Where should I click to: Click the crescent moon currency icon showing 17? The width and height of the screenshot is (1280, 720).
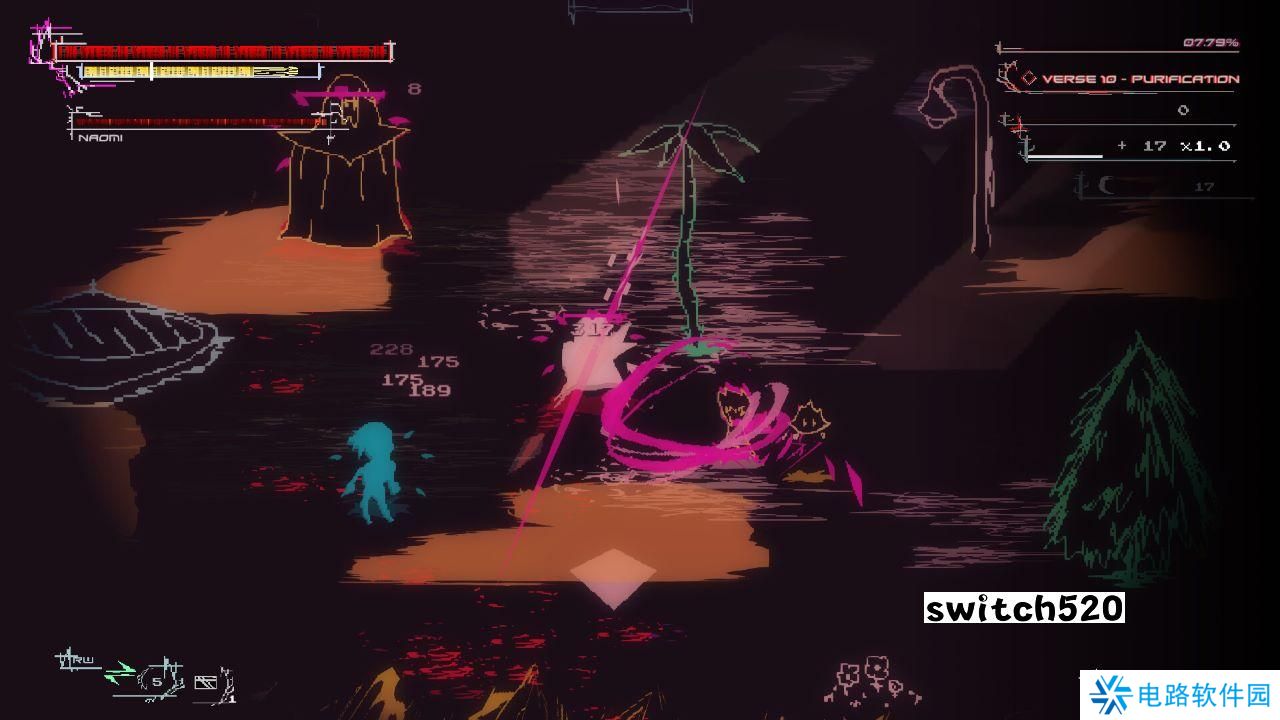click(x=1108, y=186)
